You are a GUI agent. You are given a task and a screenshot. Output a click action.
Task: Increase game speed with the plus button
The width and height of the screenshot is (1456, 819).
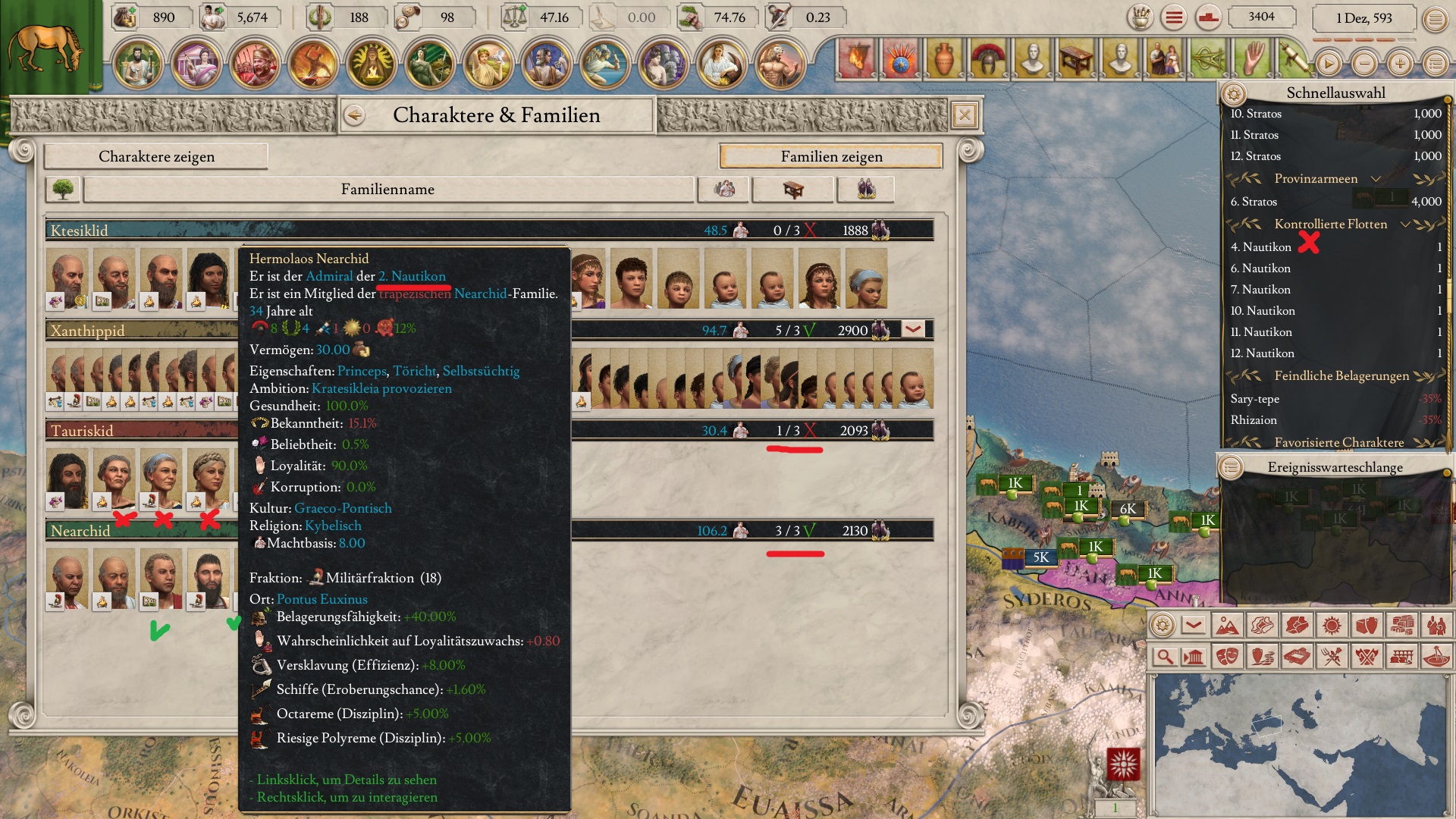pyautogui.click(x=1400, y=64)
